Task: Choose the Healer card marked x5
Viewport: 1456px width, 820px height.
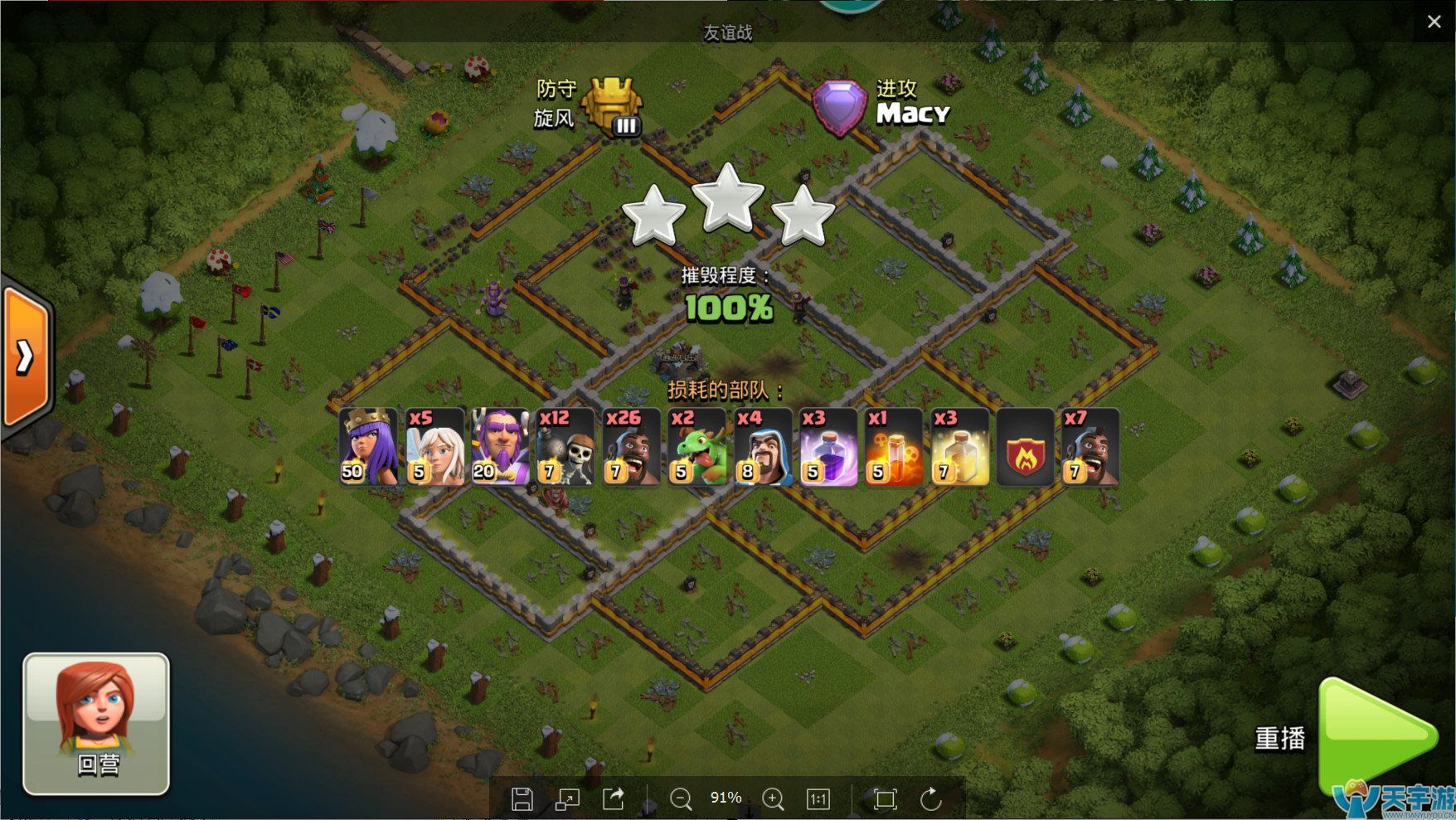Action: (434, 446)
